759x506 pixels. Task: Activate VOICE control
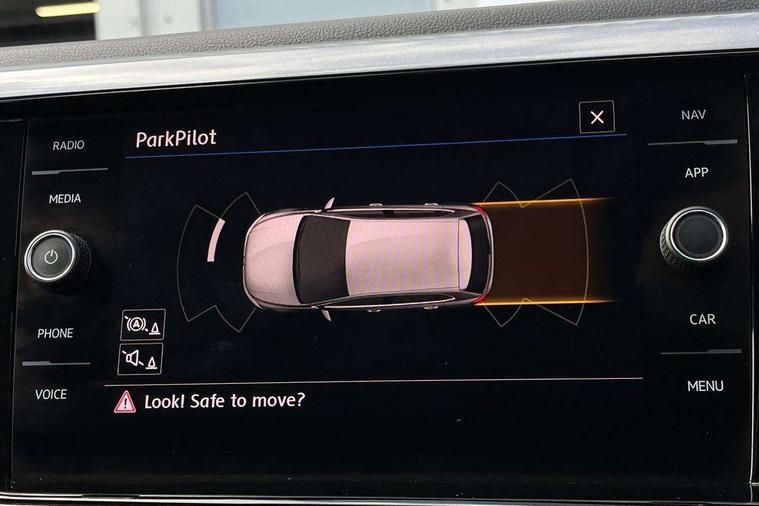pyautogui.click(x=51, y=395)
